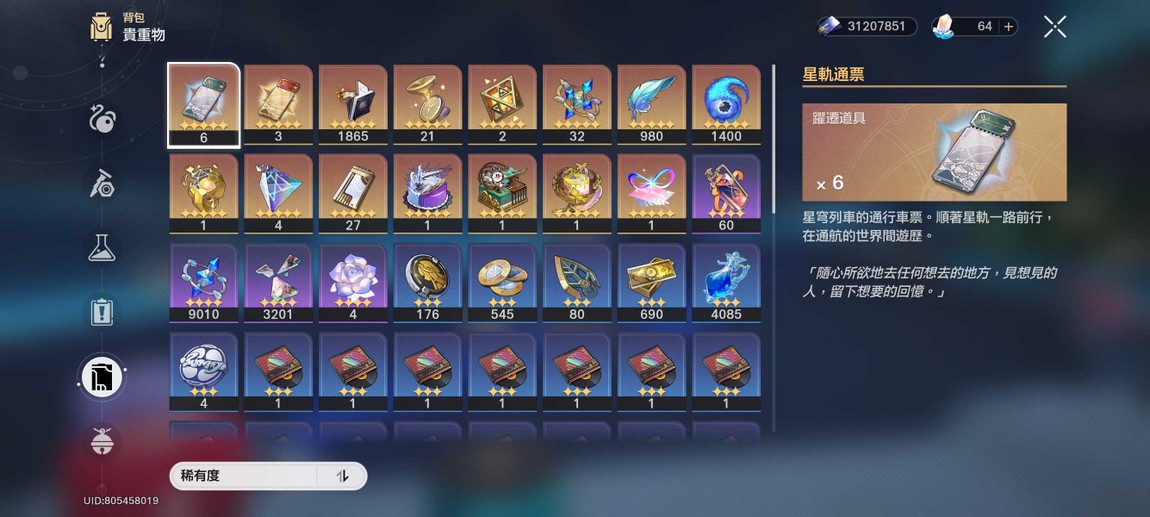The height and width of the screenshot is (517, 1150).
Task: Select the star-and-orb icon tab
Action: (101, 120)
